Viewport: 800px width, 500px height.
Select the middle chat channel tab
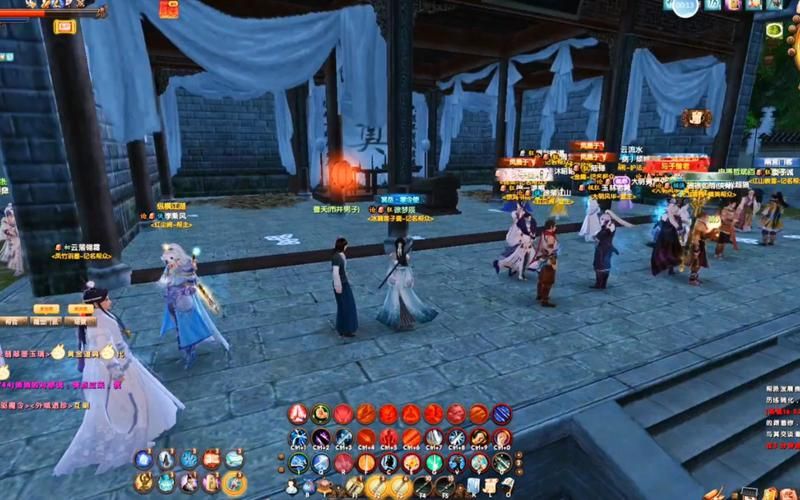pyautogui.click(x=44, y=322)
